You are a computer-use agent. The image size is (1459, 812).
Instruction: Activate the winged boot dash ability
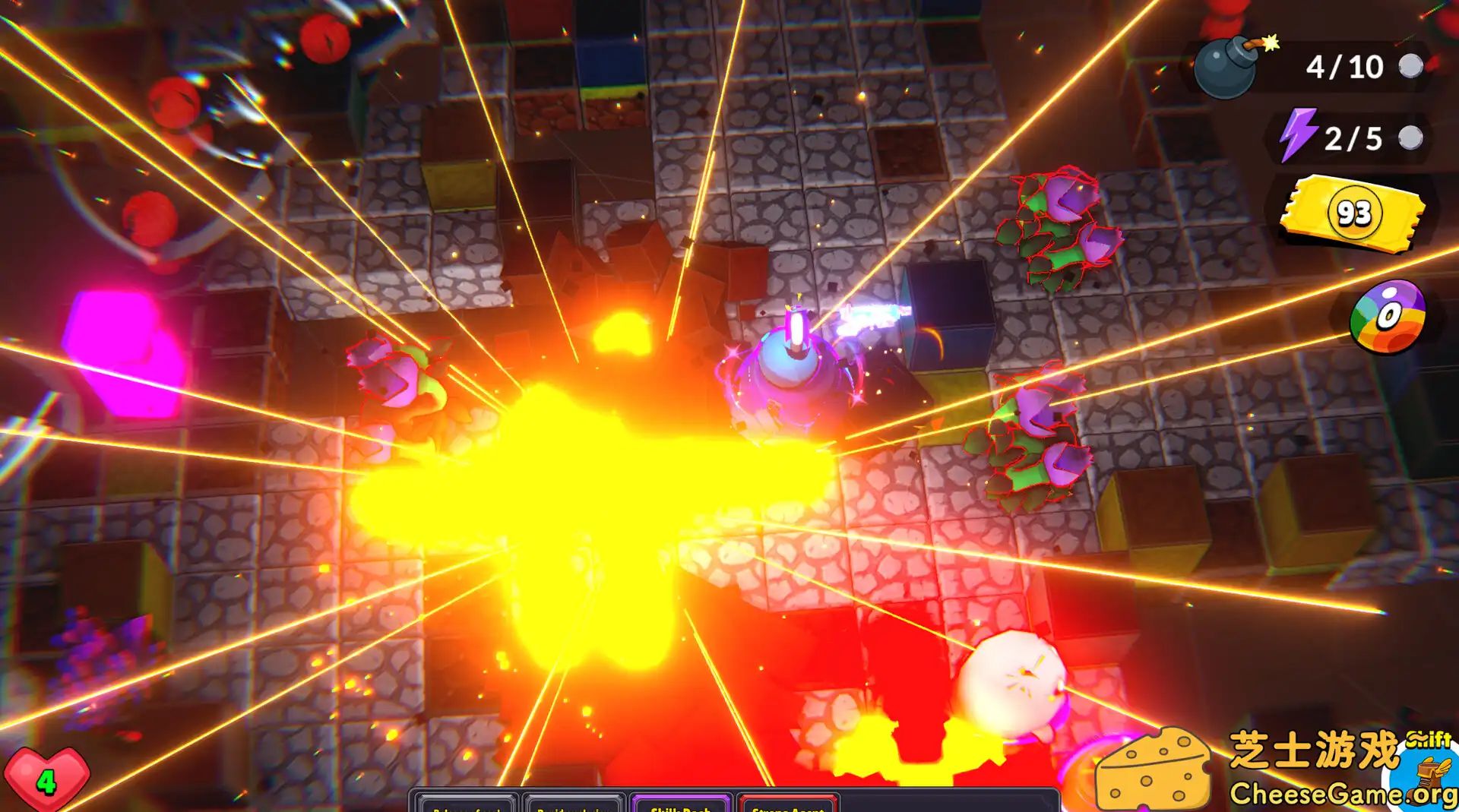click(x=1432, y=779)
